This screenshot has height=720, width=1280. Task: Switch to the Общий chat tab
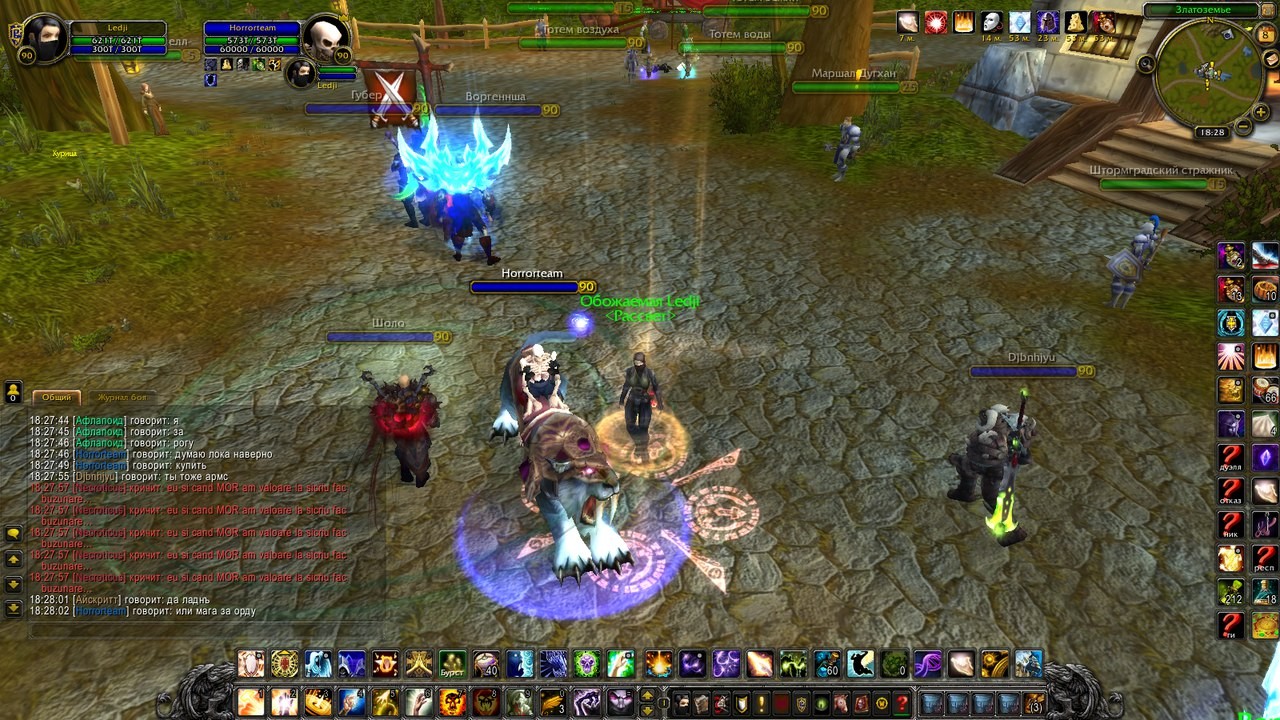[x=56, y=397]
